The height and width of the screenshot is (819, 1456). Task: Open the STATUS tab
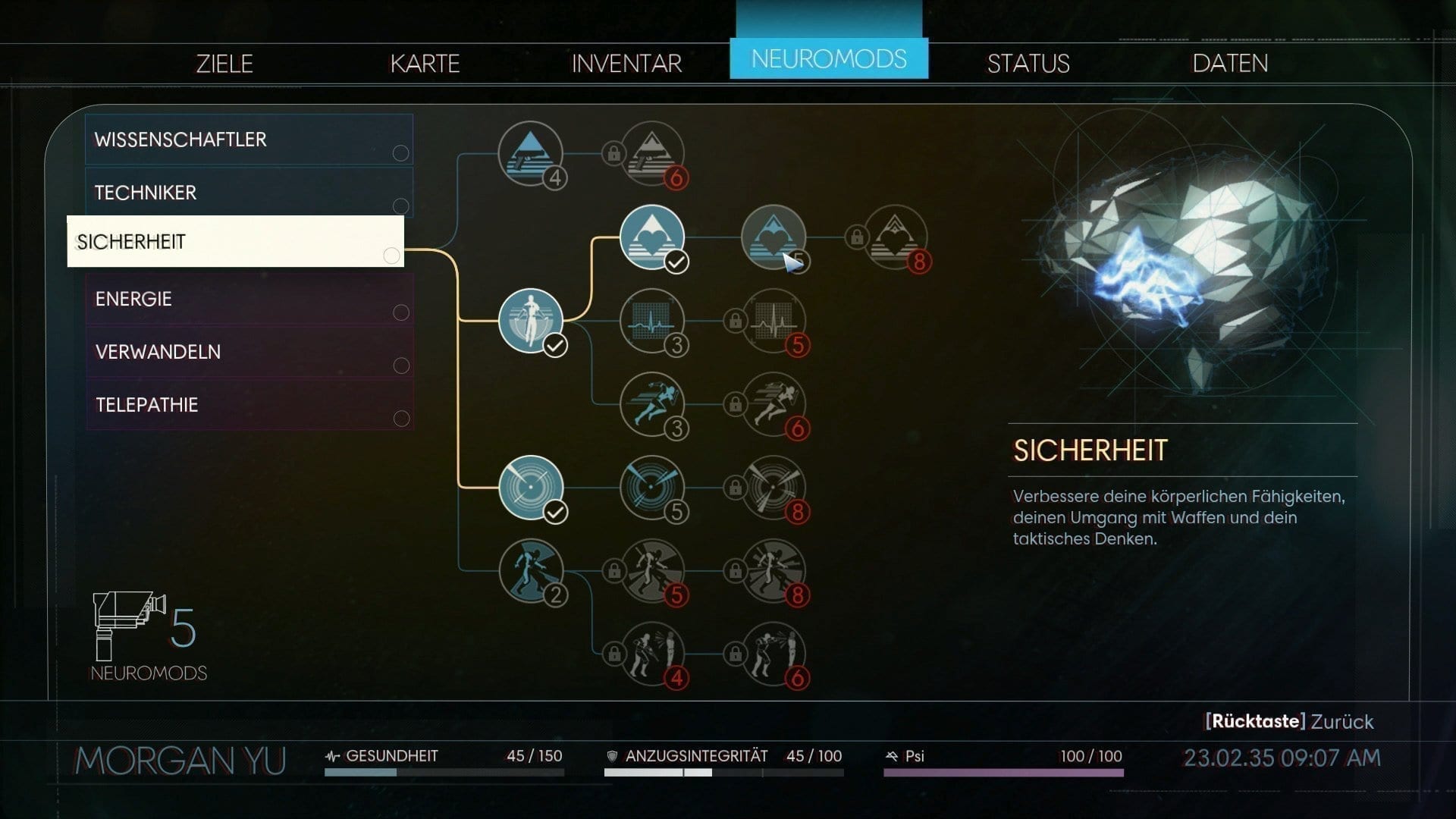1028,63
